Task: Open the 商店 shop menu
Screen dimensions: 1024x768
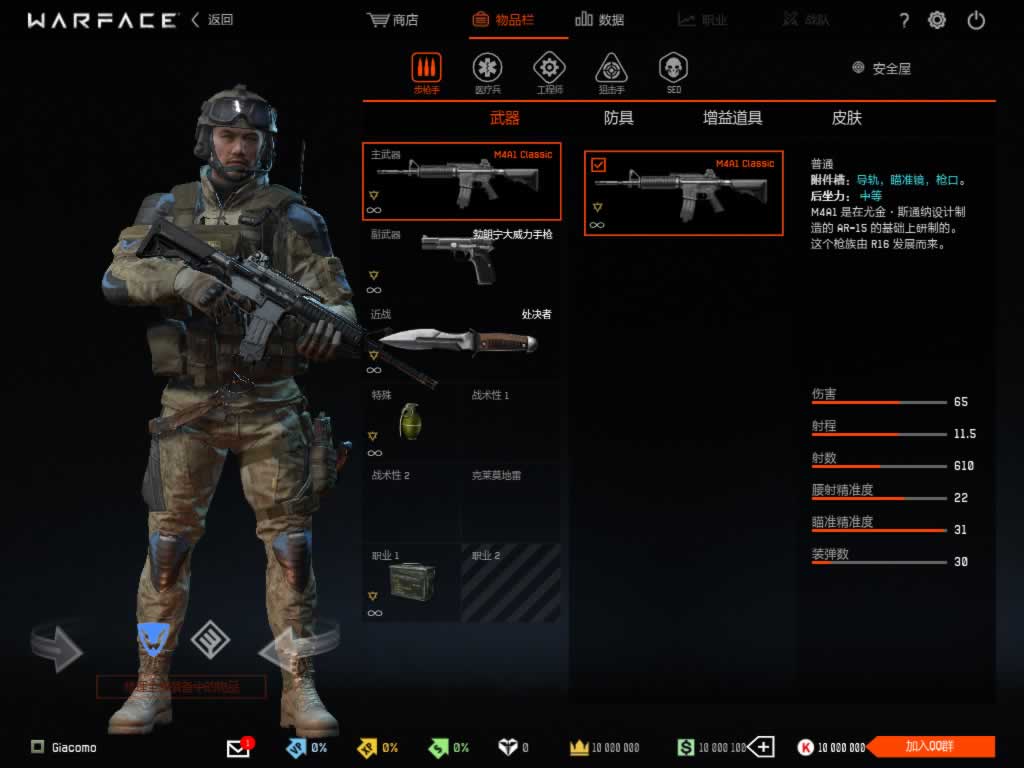Action: [393, 20]
